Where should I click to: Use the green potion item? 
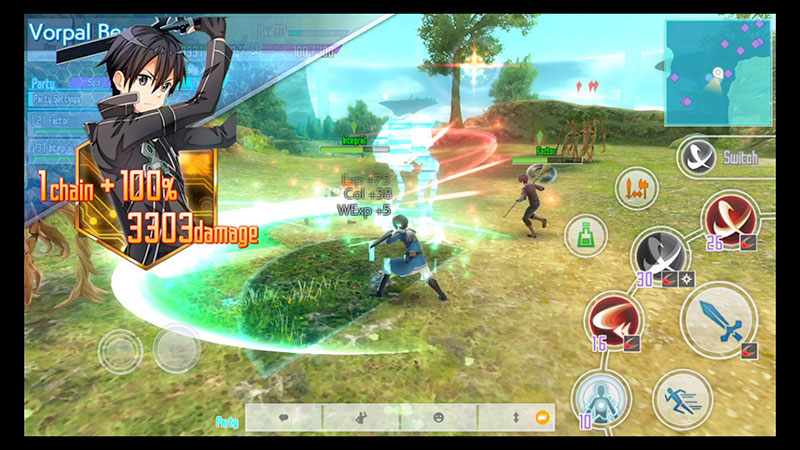click(x=585, y=236)
